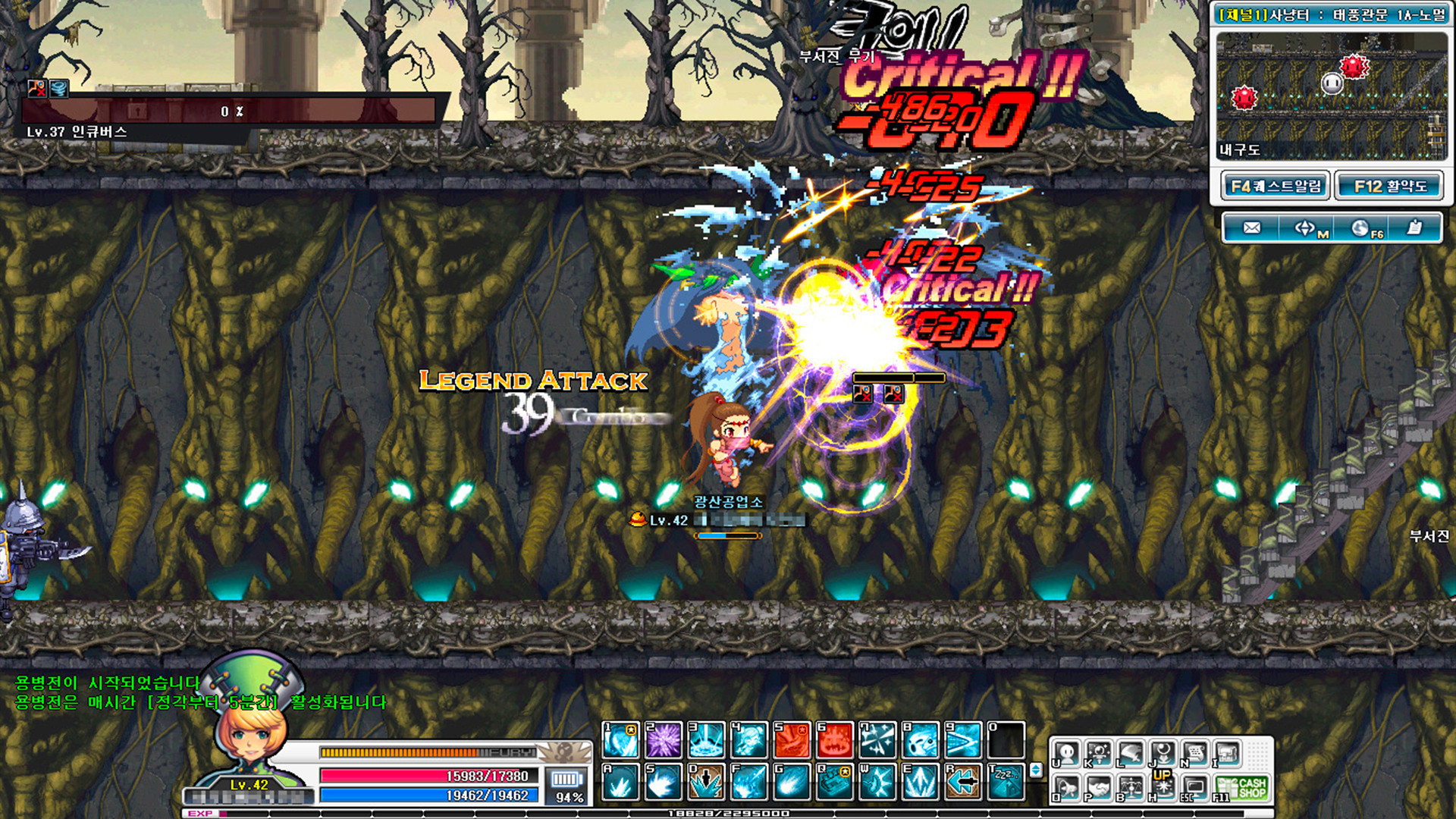Viewport: 1456px width, 819px height.
Task: Toggle the star-badged skill in slot Q
Action: [x=835, y=782]
